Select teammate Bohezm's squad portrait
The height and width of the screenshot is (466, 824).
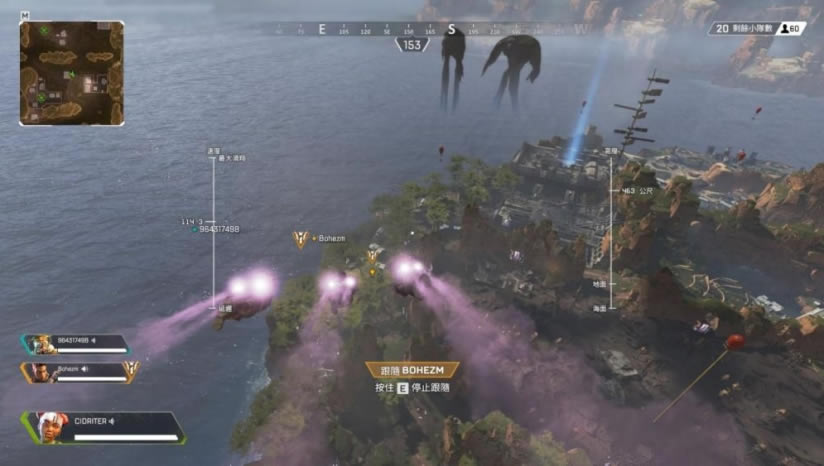click(x=41, y=371)
